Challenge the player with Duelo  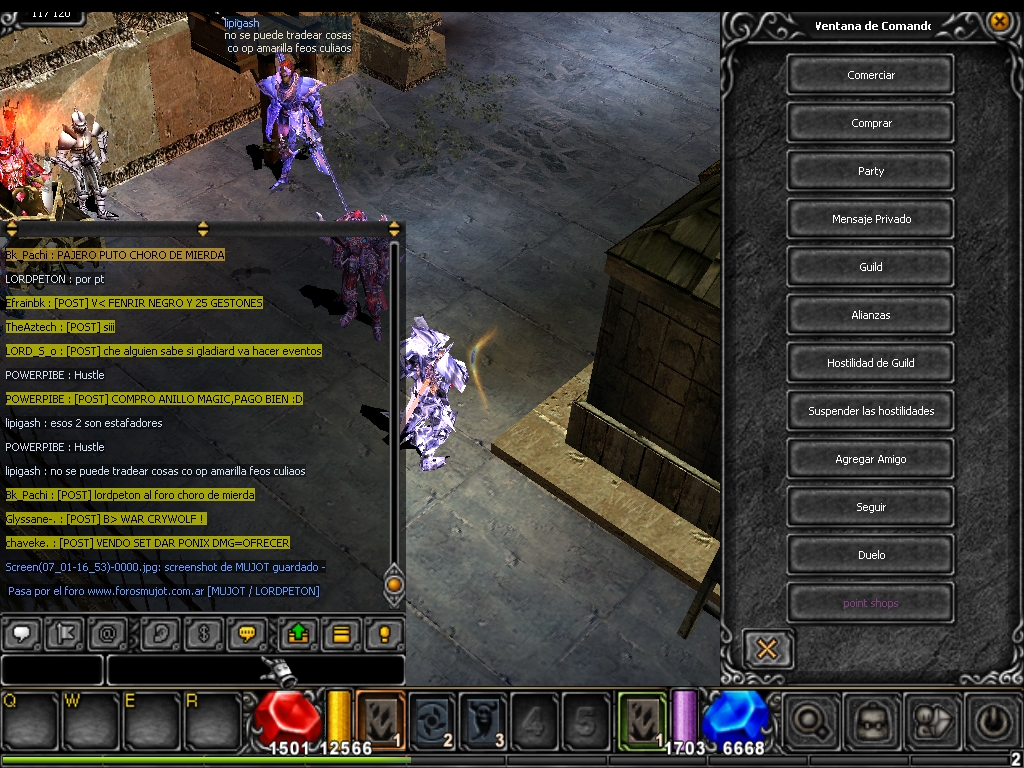(x=870, y=555)
